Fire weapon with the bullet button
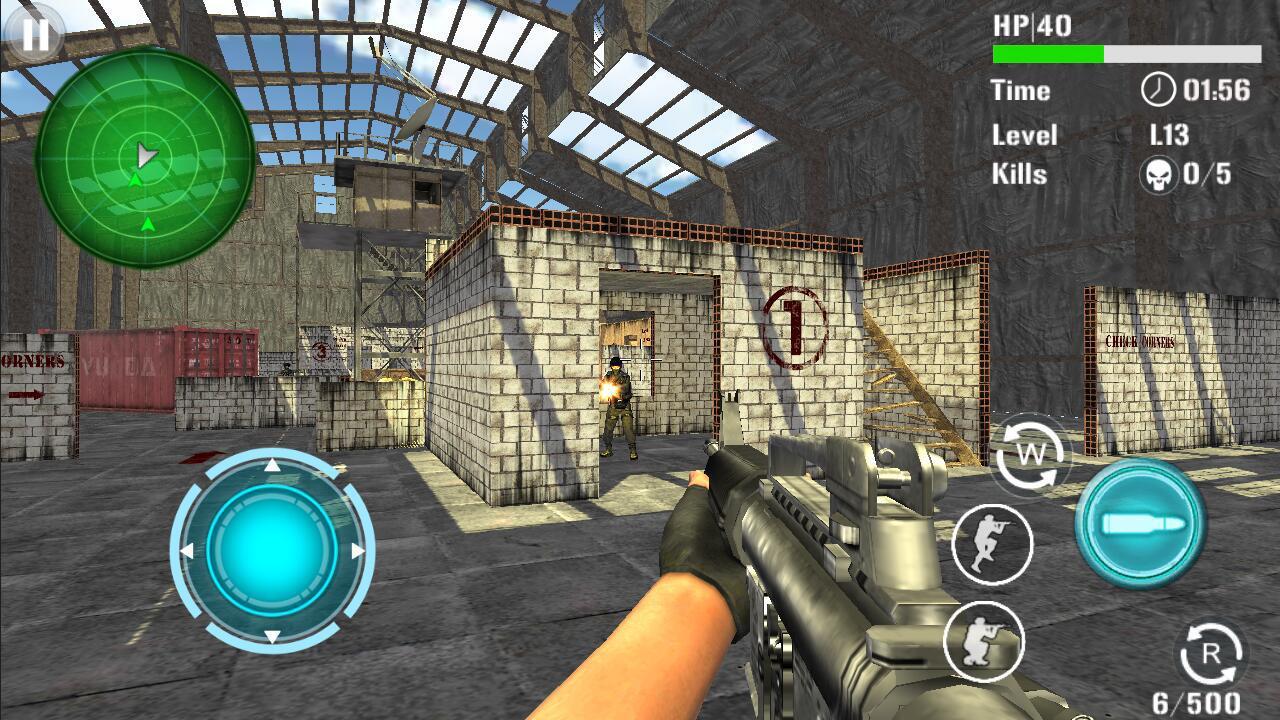Image resolution: width=1280 pixels, height=720 pixels. point(1141,523)
